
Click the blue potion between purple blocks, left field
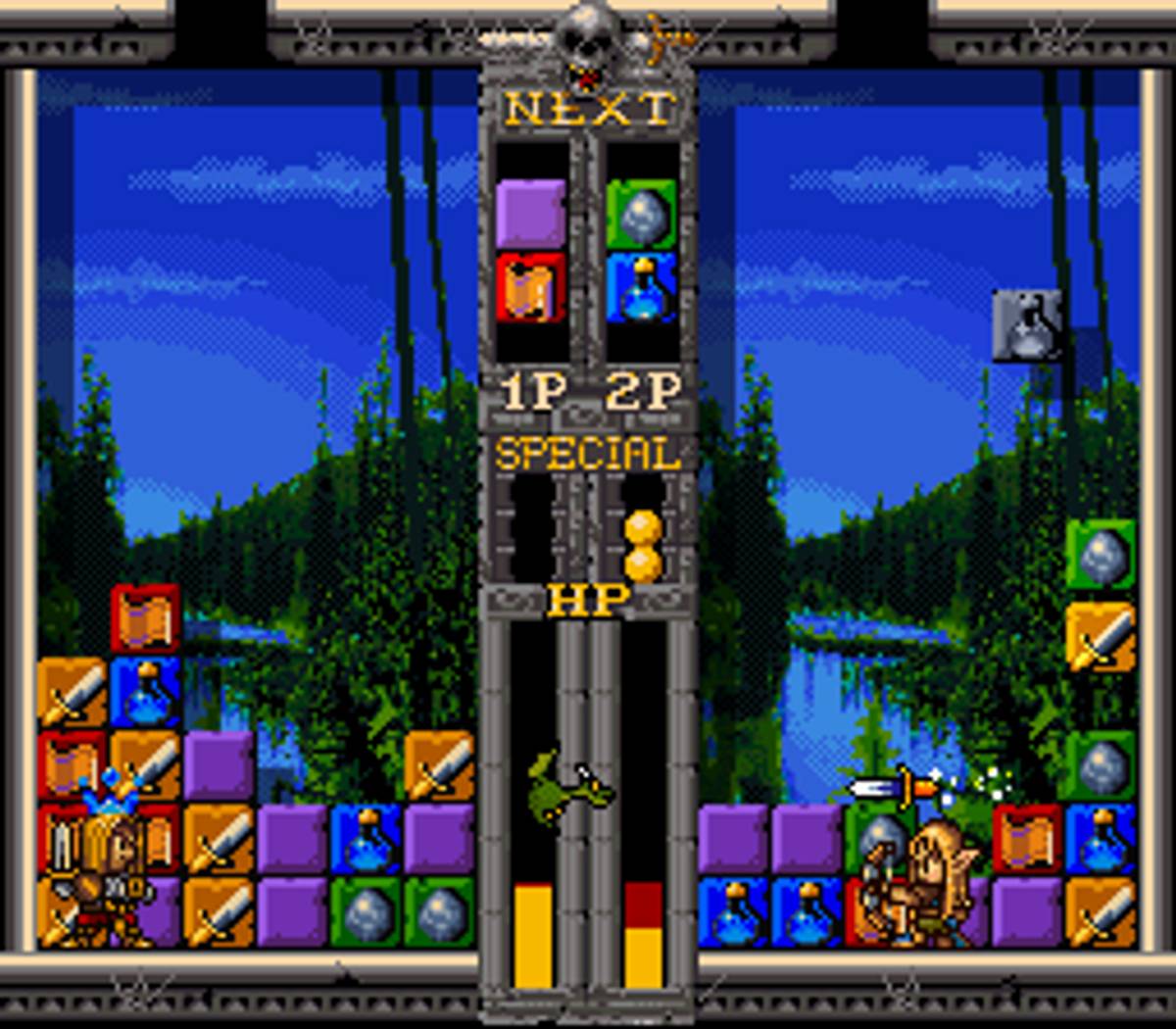point(366,839)
